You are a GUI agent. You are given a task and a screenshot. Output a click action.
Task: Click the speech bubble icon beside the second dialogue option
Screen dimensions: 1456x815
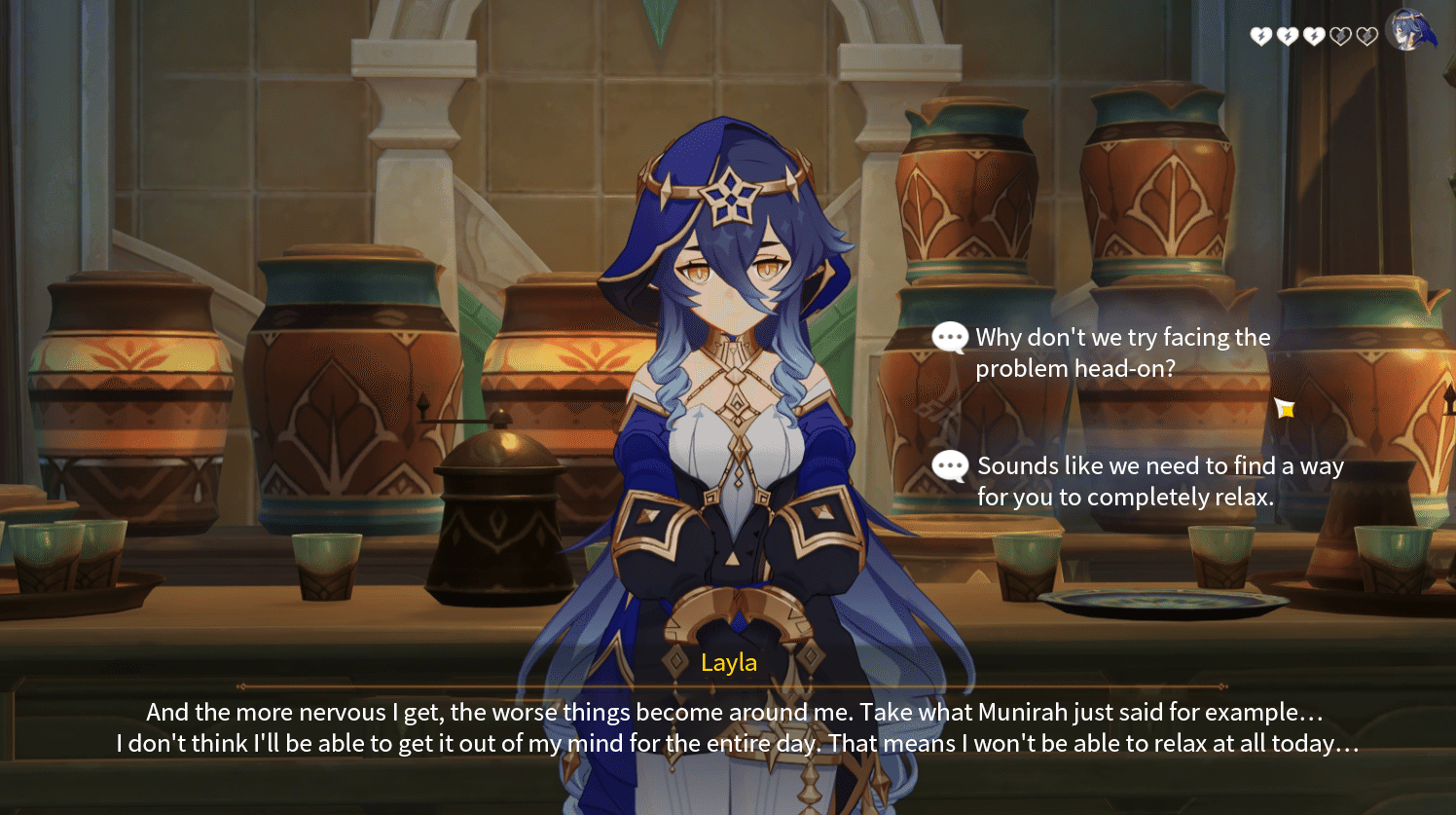coord(948,466)
